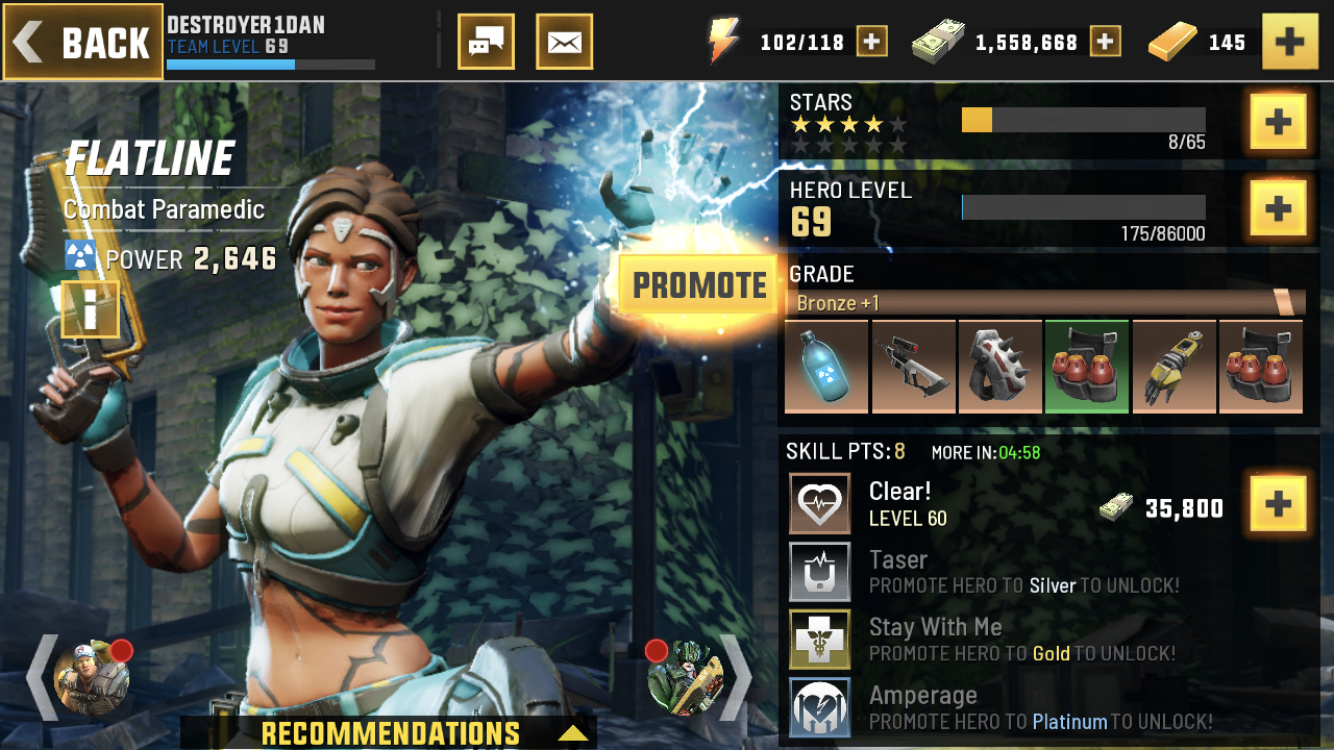Promote Flatline with the PROMOTE button
This screenshot has width=1334, height=750.
tap(699, 285)
